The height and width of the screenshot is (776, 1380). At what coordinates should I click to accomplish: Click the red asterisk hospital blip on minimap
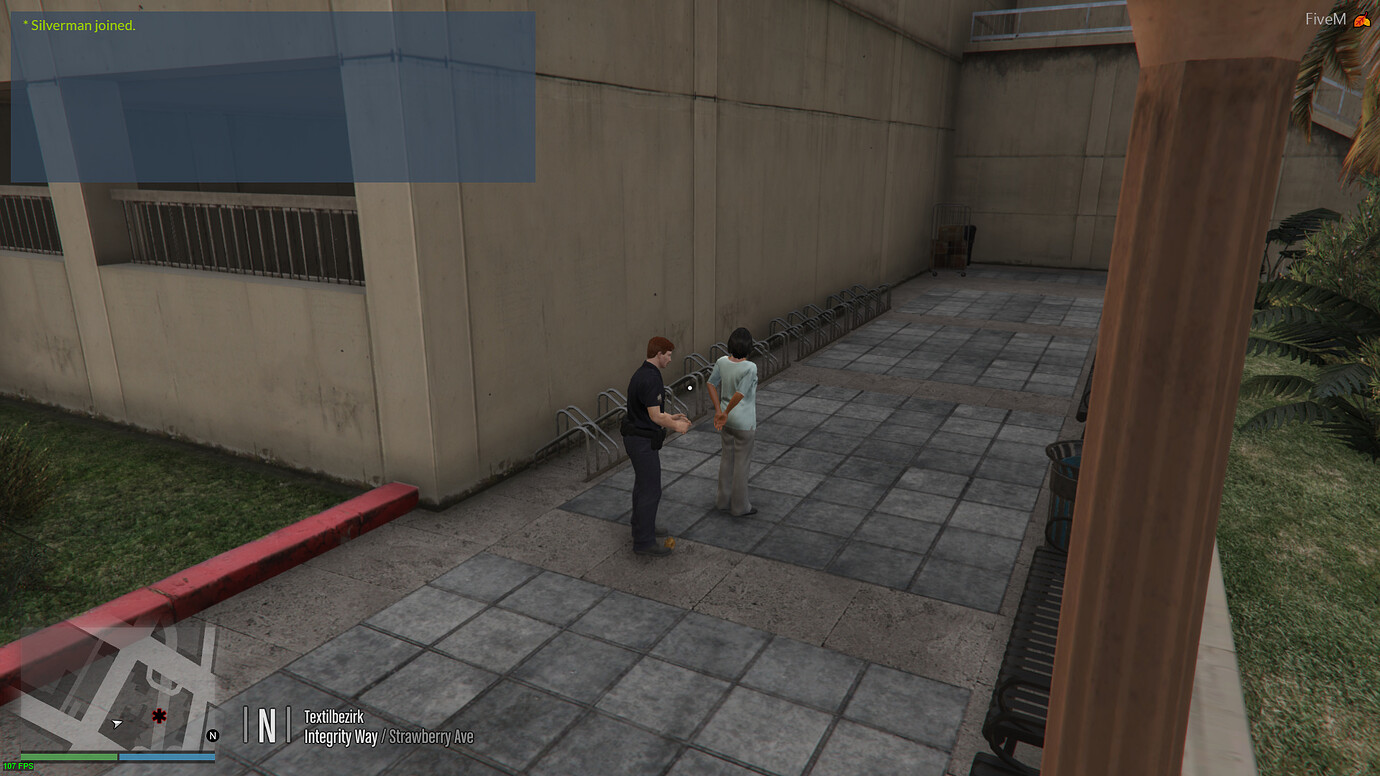[157, 716]
